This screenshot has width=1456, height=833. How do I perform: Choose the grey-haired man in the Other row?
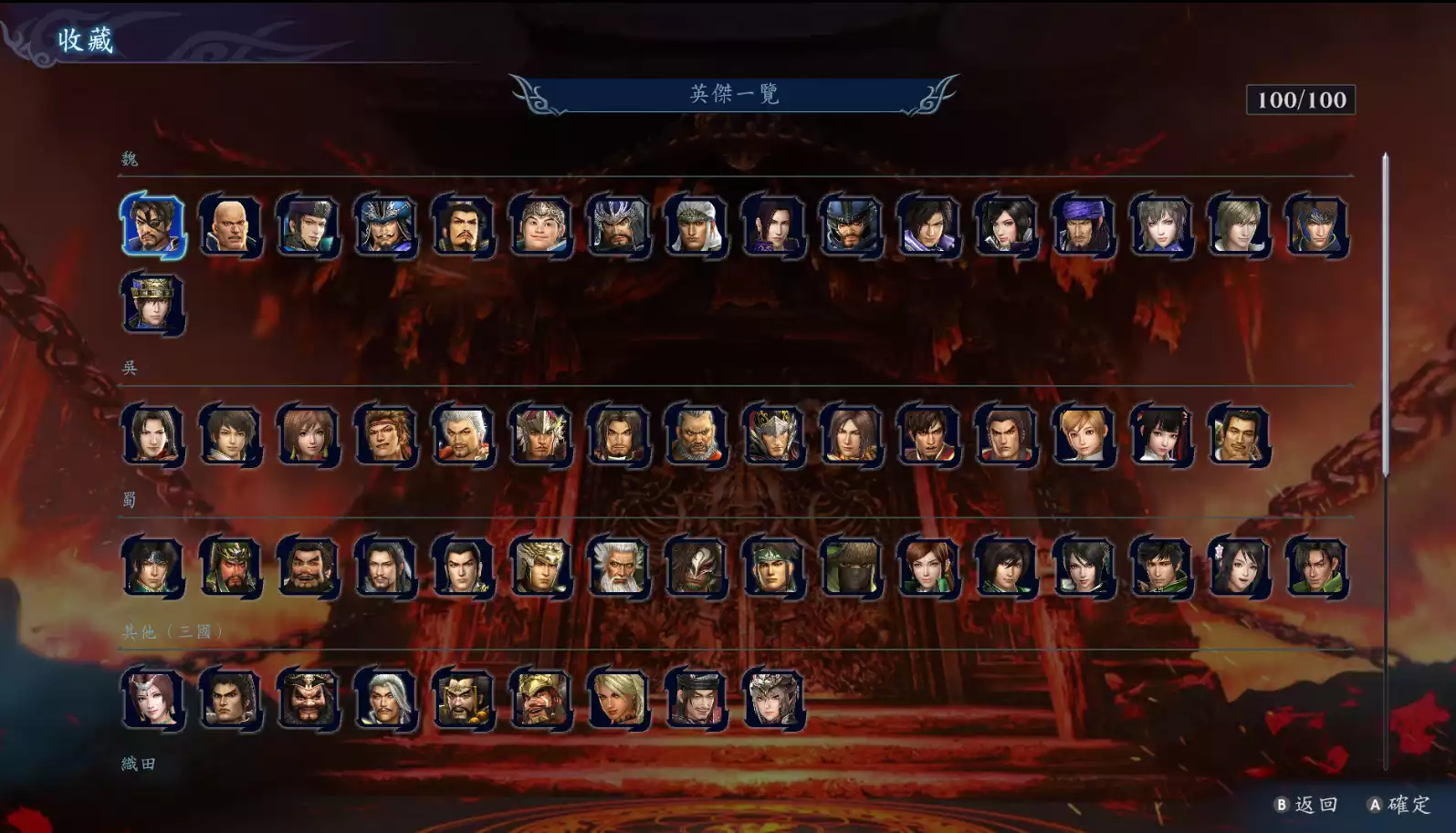(385, 699)
